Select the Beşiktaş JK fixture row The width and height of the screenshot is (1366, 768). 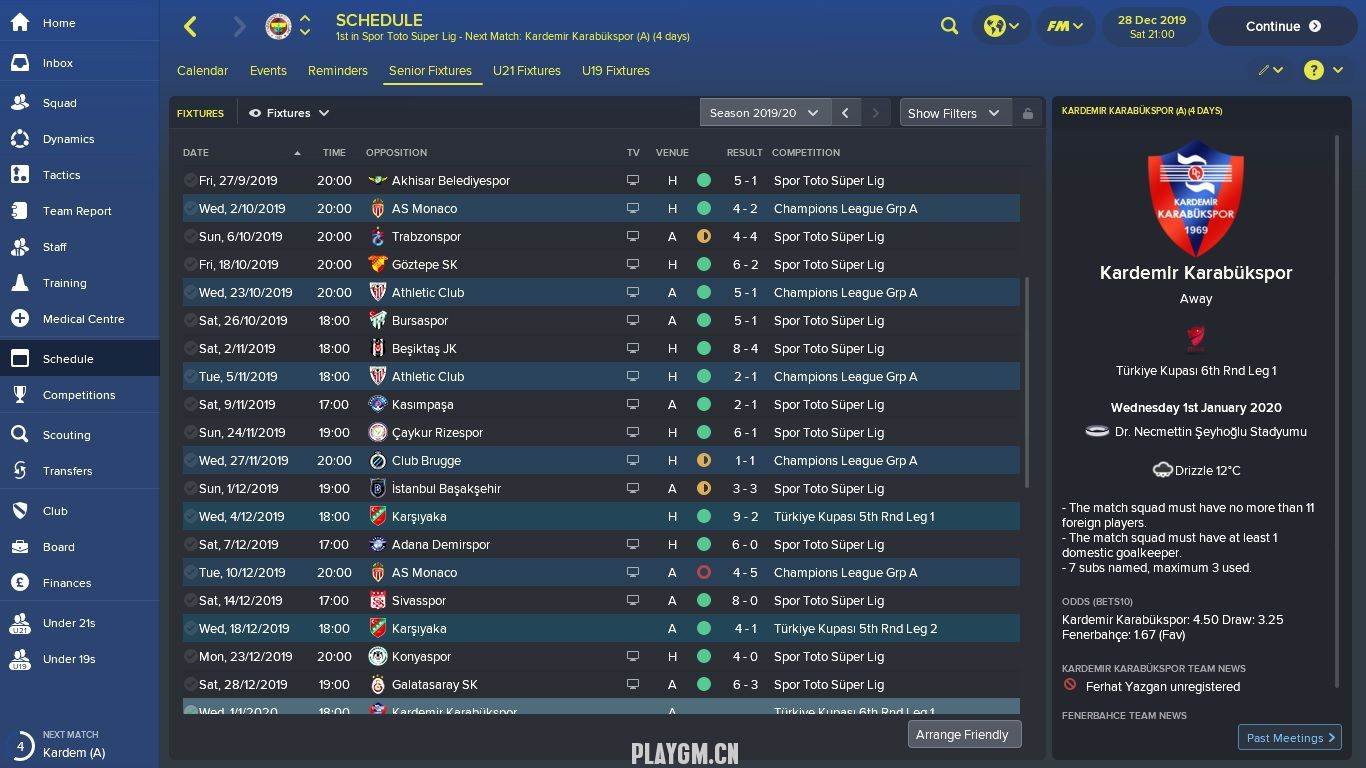pos(424,349)
